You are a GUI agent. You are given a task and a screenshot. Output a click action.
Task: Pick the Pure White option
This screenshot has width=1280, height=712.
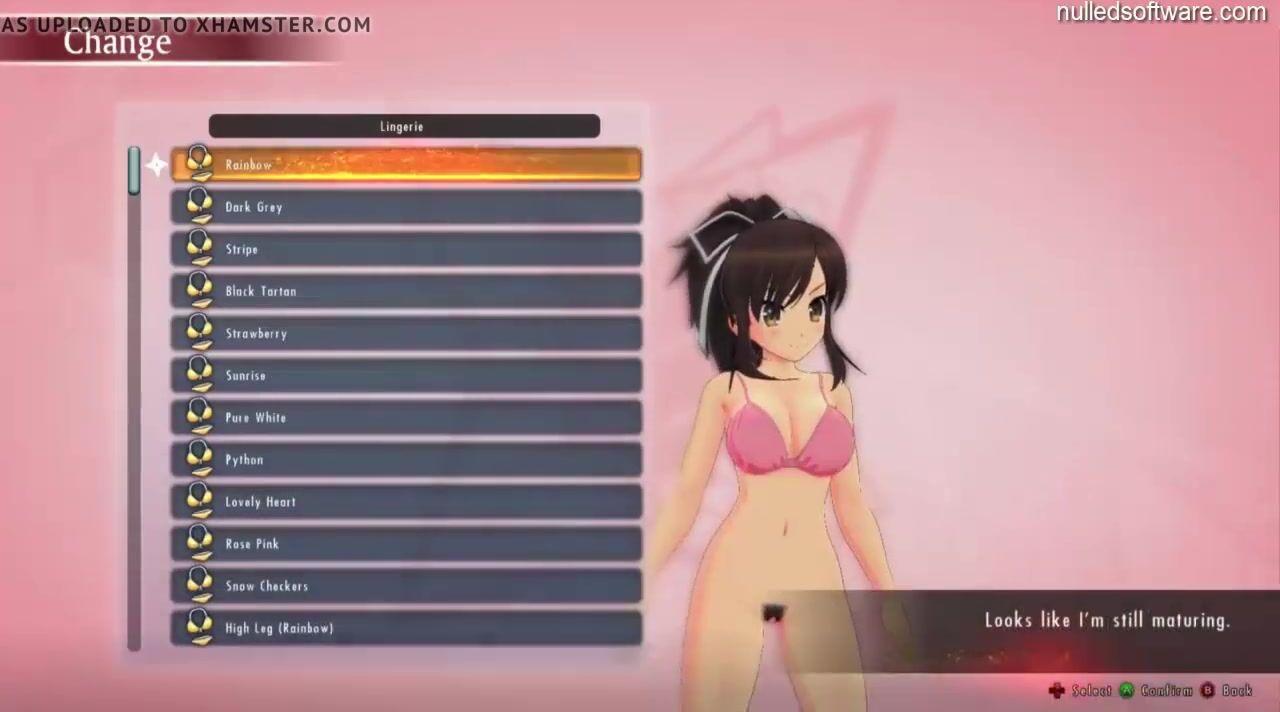pyautogui.click(x=406, y=417)
